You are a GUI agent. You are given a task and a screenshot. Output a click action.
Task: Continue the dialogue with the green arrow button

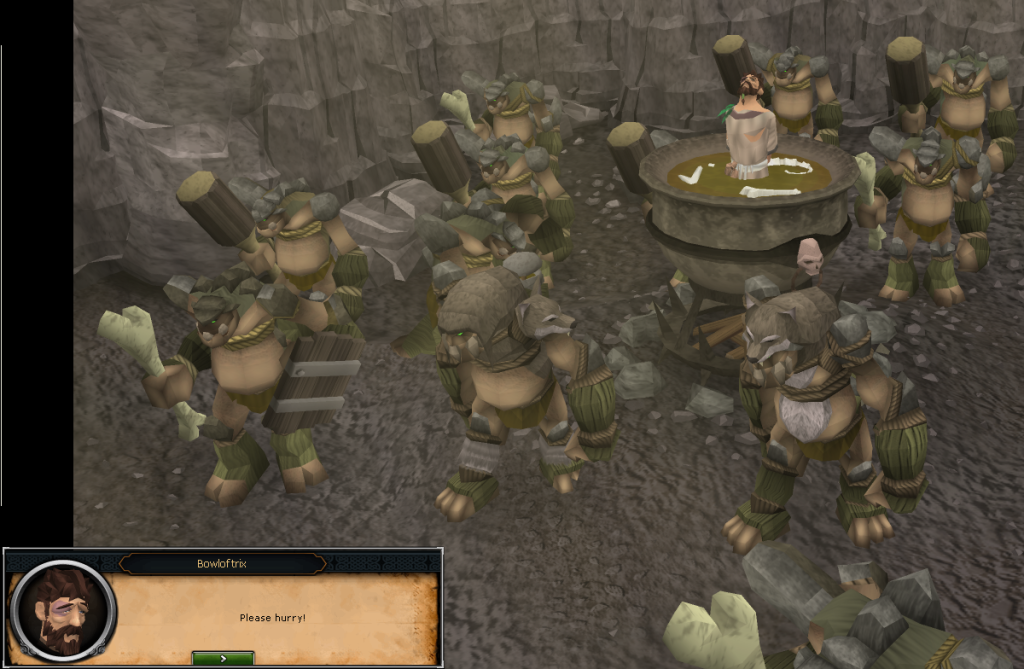pyautogui.click(x=223, y=658)
